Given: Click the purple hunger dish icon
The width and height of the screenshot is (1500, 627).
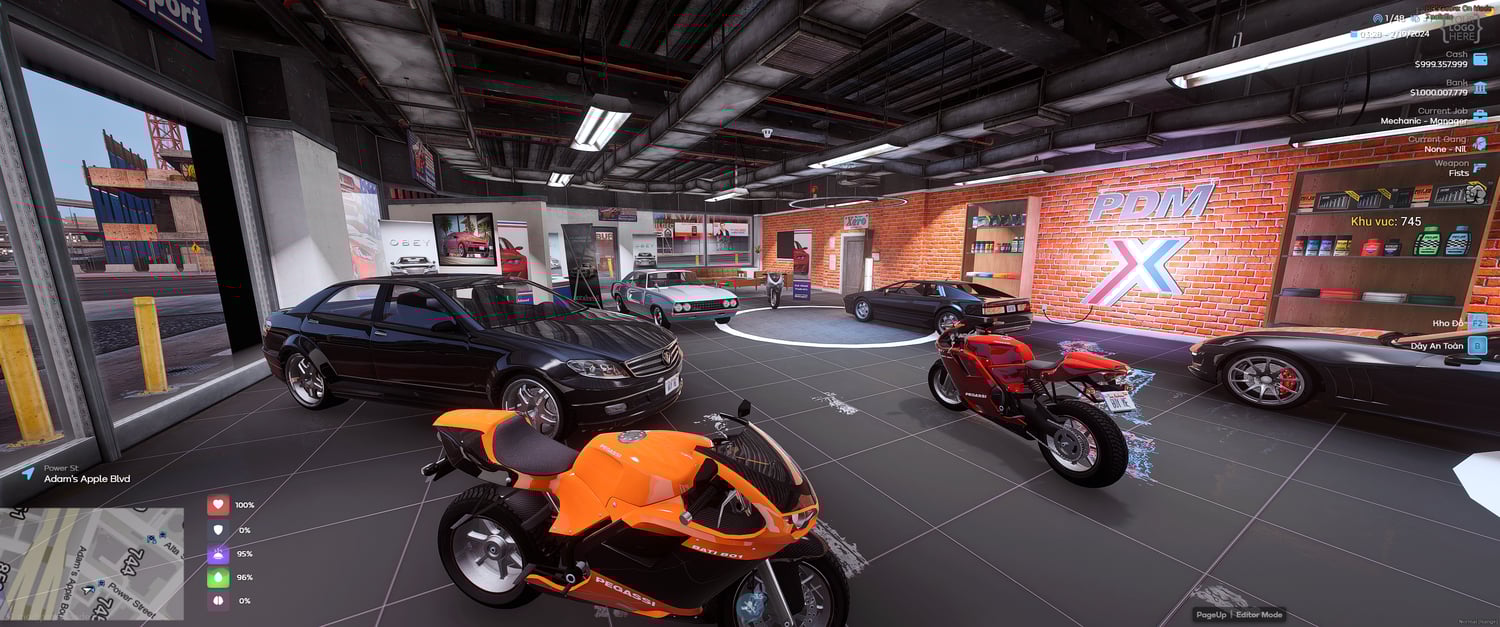Looking at the screenshot, I should [218, 554].
